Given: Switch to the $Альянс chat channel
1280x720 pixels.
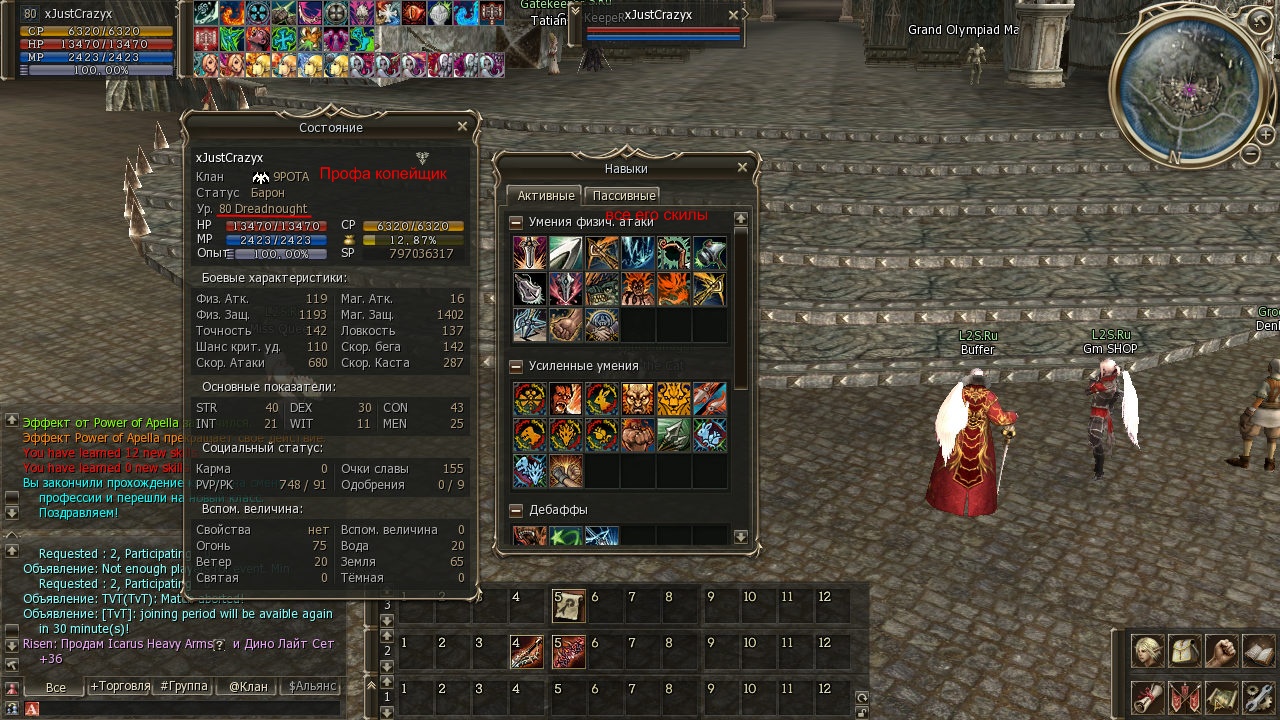Looking at the screenshot, I should (x=313, y=687).
